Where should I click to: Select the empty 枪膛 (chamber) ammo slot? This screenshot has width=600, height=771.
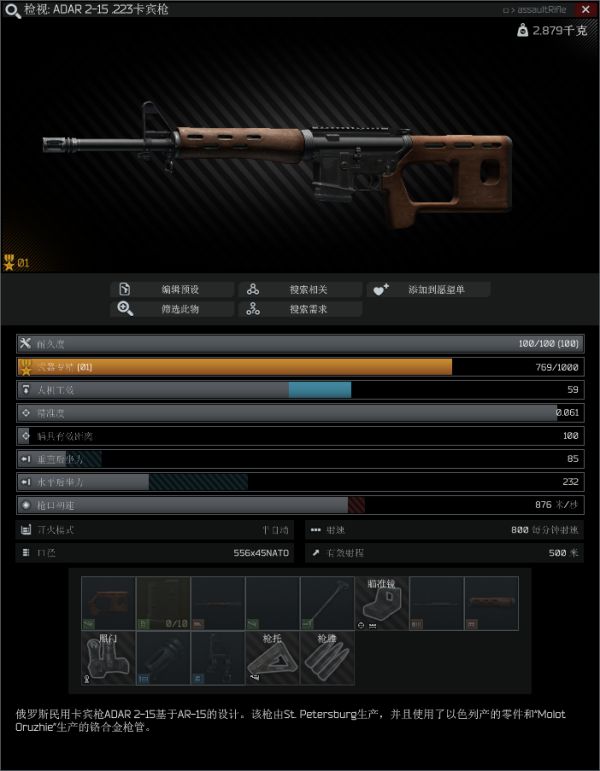coord(328,657)
